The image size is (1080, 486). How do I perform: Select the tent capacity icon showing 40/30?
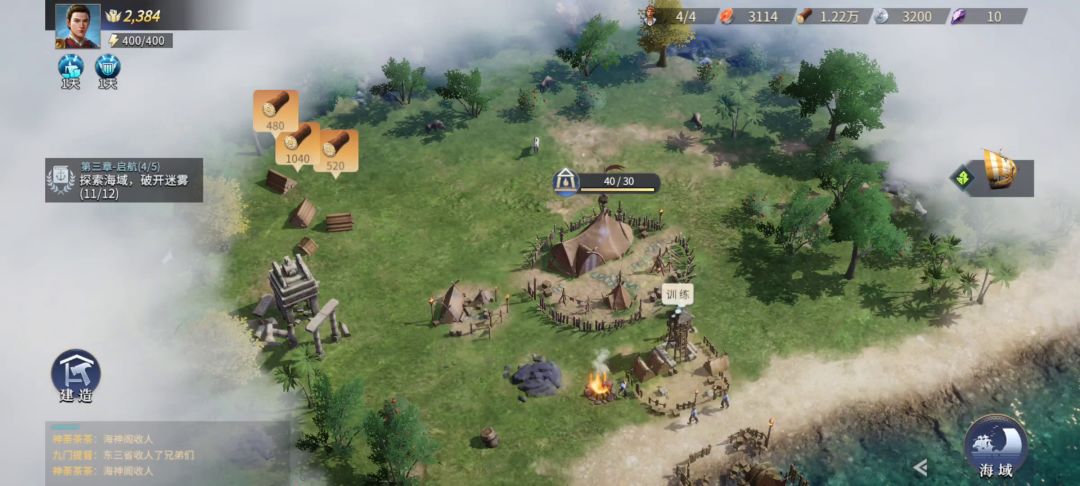(x=566, y=182)
